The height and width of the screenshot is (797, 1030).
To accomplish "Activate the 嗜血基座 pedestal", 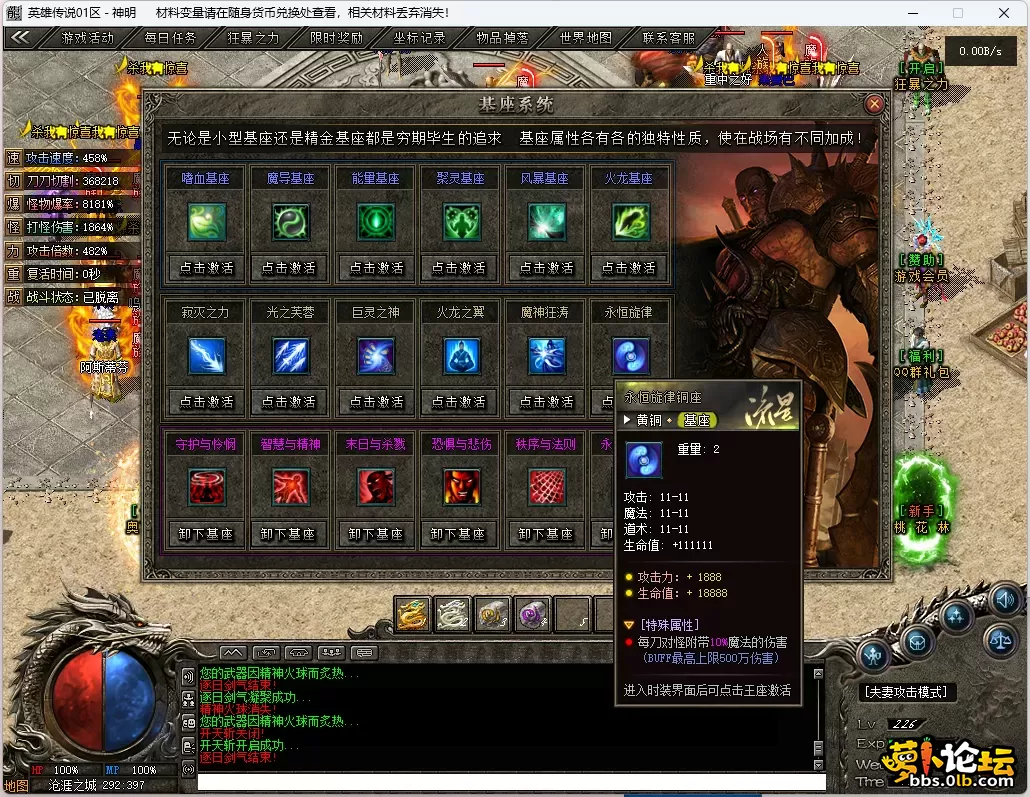I will (x=207, y=268).
